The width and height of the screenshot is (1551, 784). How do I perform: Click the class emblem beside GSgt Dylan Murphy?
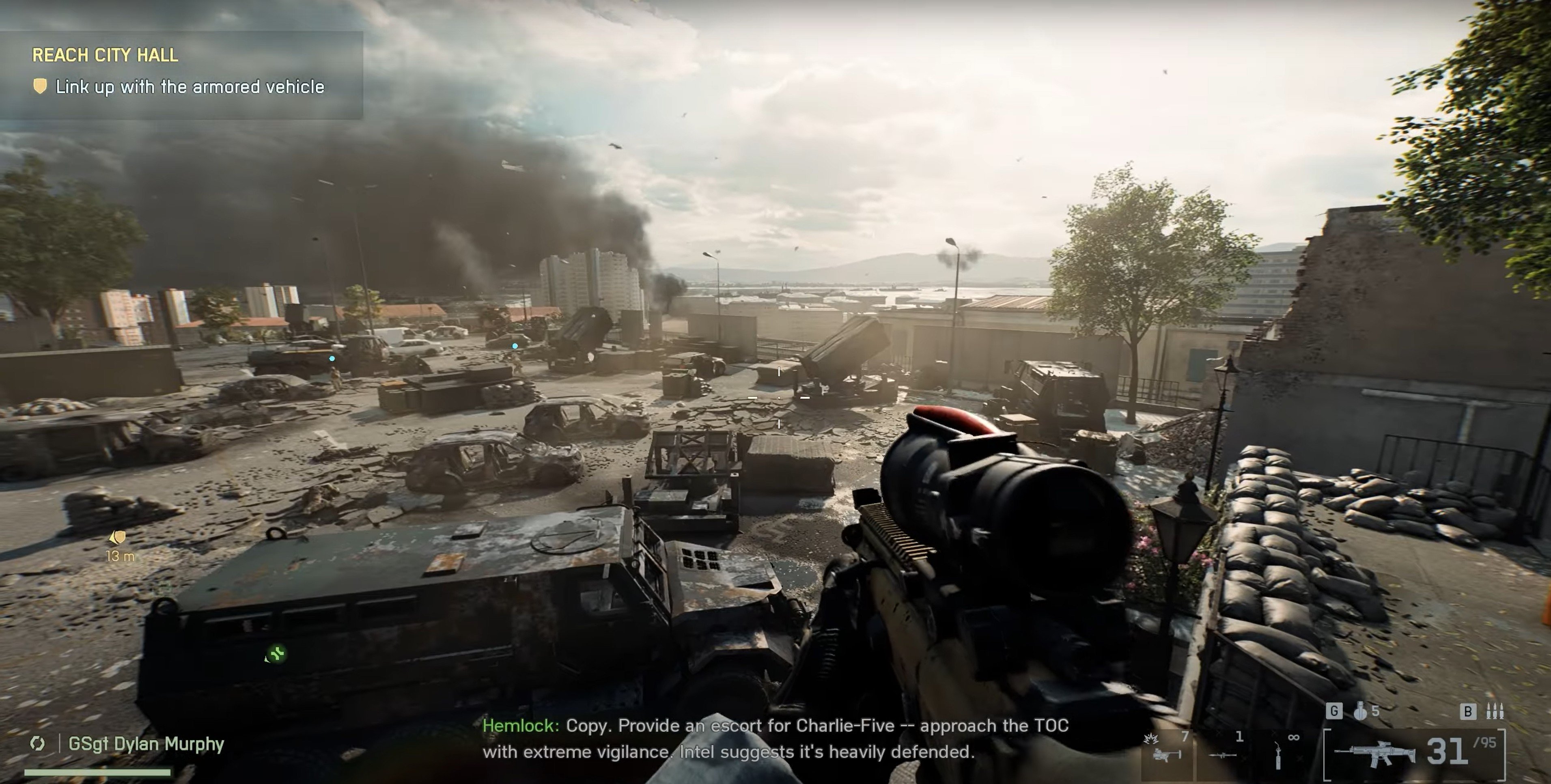pos(37,744)
